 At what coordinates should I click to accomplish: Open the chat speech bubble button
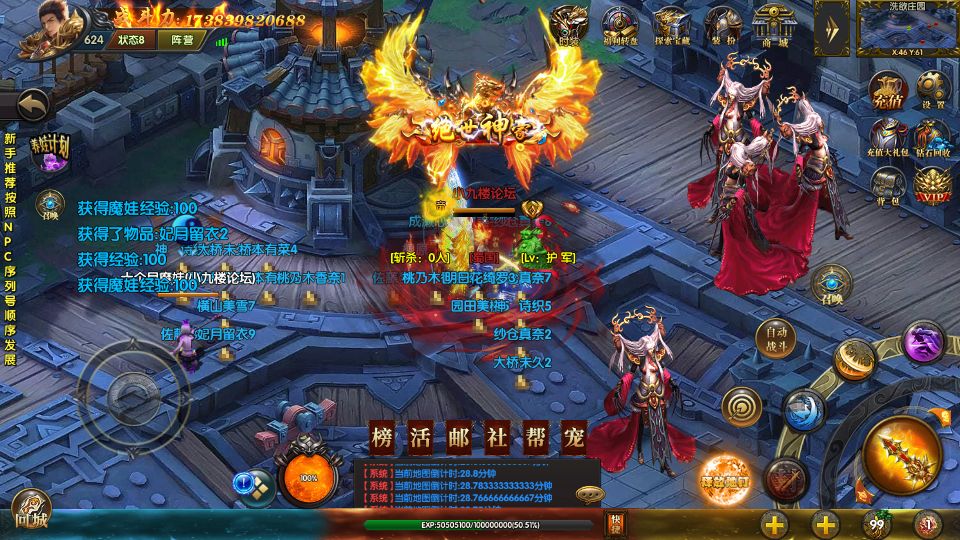point(590,493)
